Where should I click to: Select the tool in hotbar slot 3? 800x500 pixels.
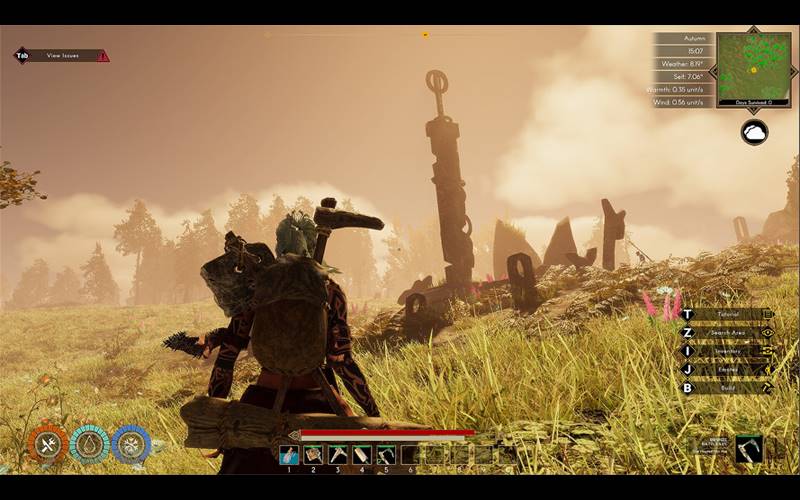point(338,455)
